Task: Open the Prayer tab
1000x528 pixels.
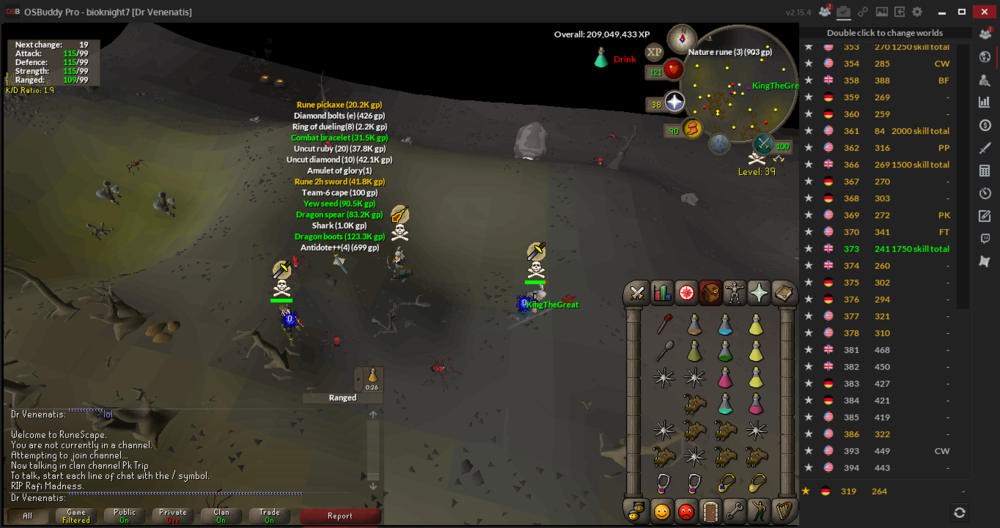Action: [759, 292]
